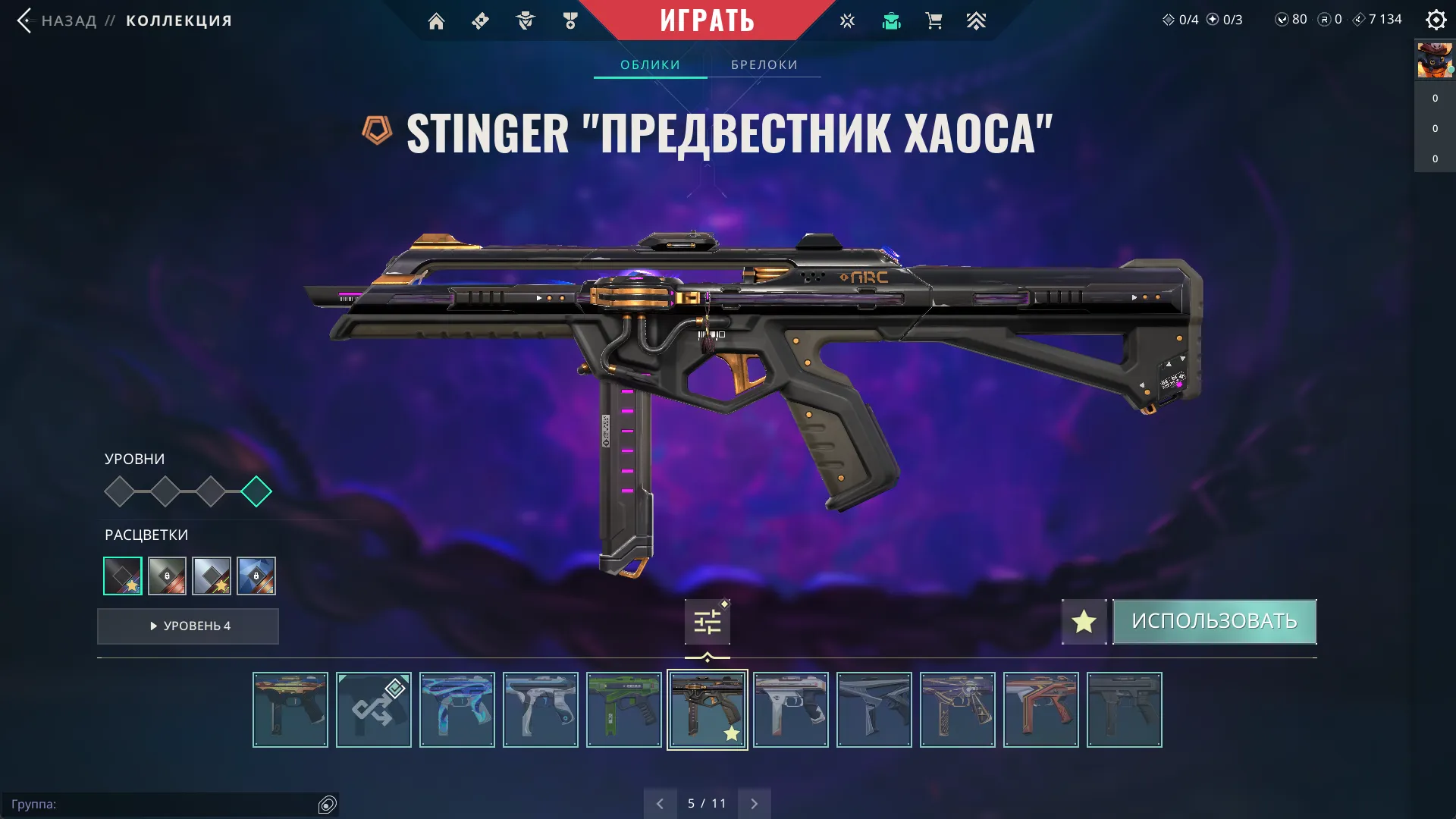Expand the УРОВЕНЬ 4 selector
The height and width of the screenshot is (819, 1456).
point(187,626)
